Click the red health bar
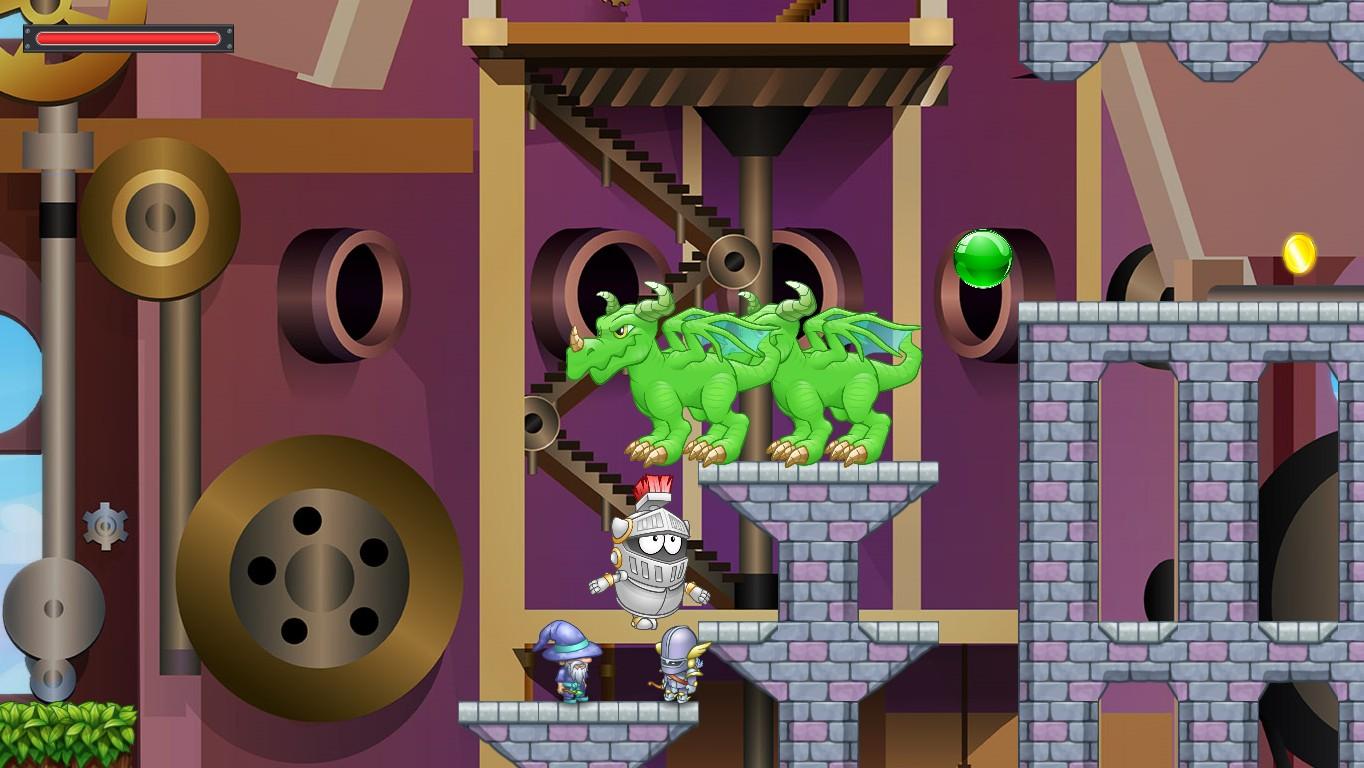The width and height of the screenshot is (1364, 768). click(x=128, y=38)
